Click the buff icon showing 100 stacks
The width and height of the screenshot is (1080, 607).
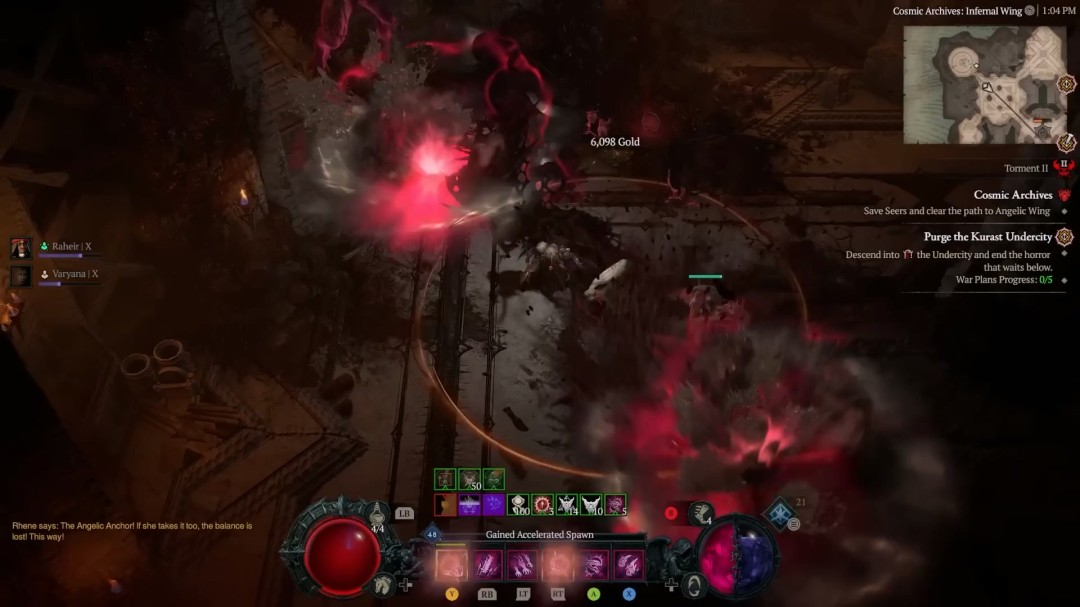(x=519, y=505)
